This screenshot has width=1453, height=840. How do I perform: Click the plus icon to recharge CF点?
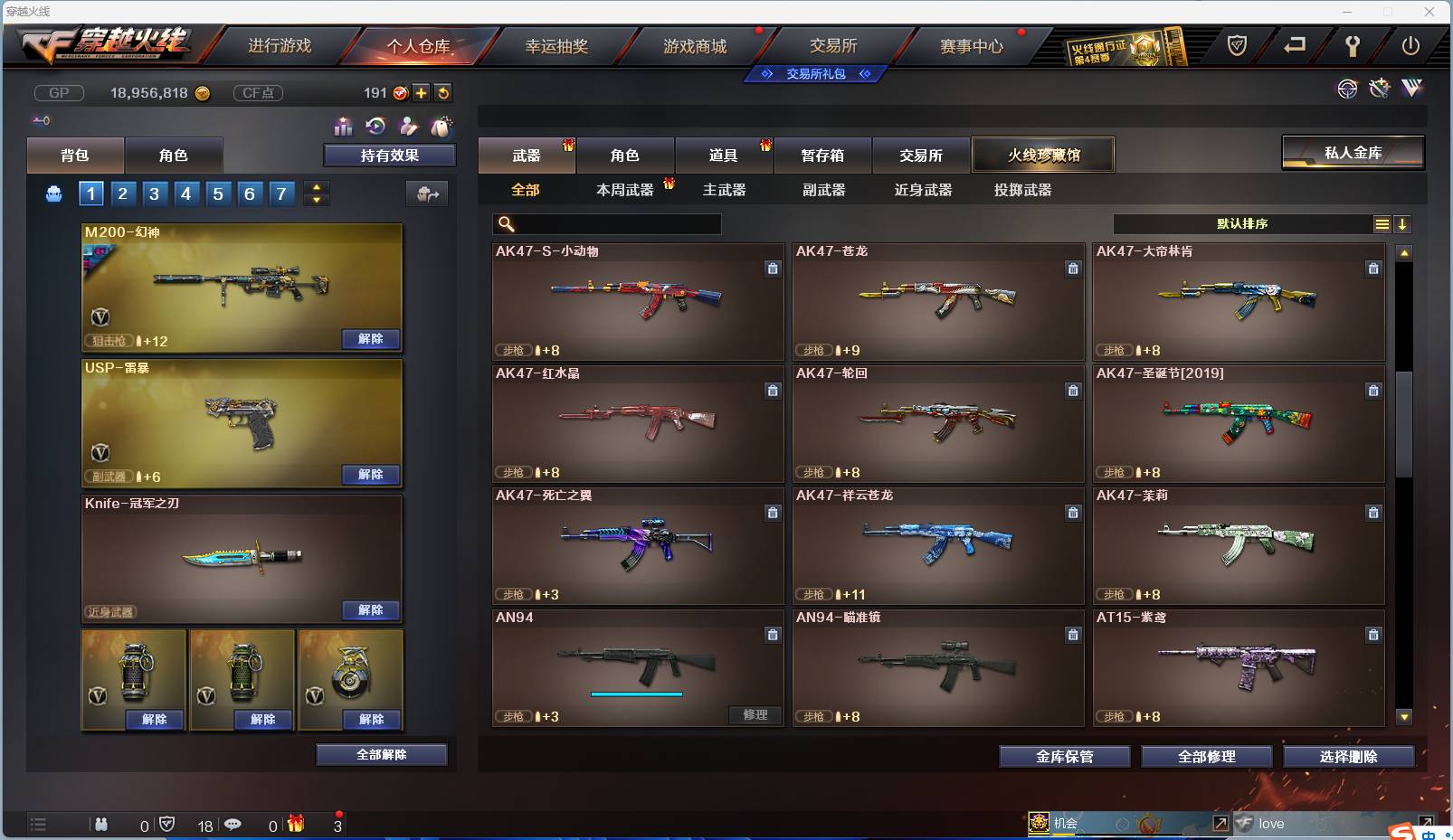point(422,92)
